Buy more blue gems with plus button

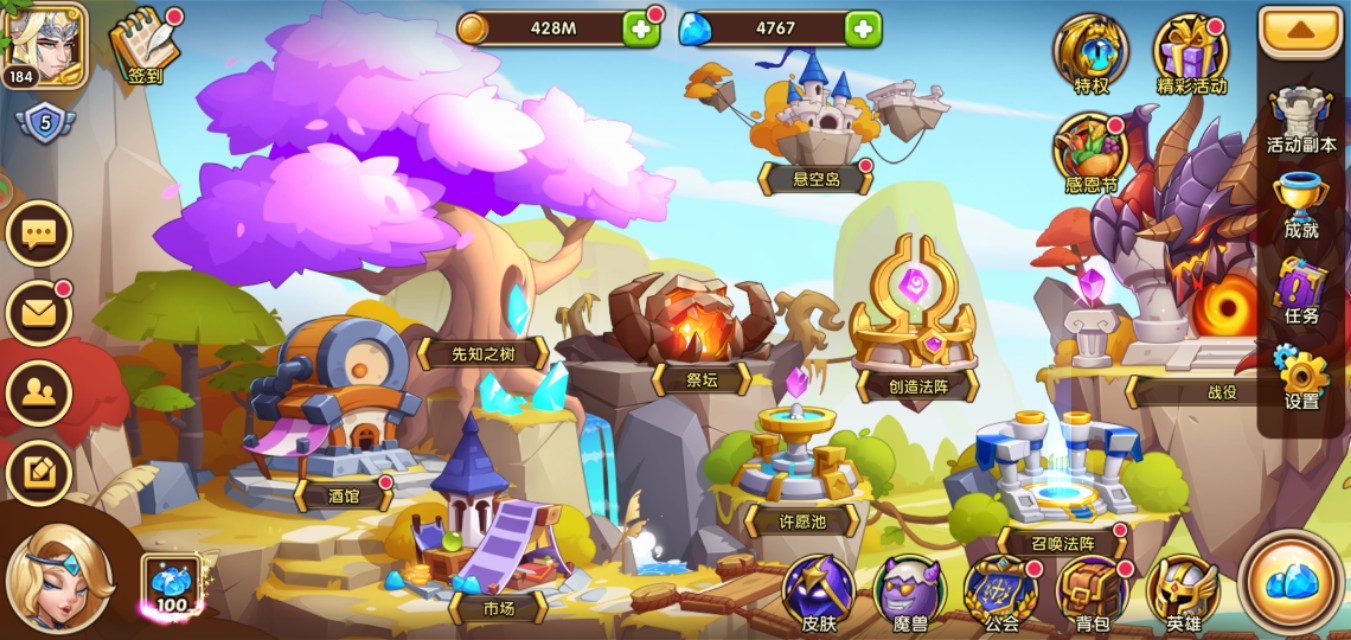862,29
